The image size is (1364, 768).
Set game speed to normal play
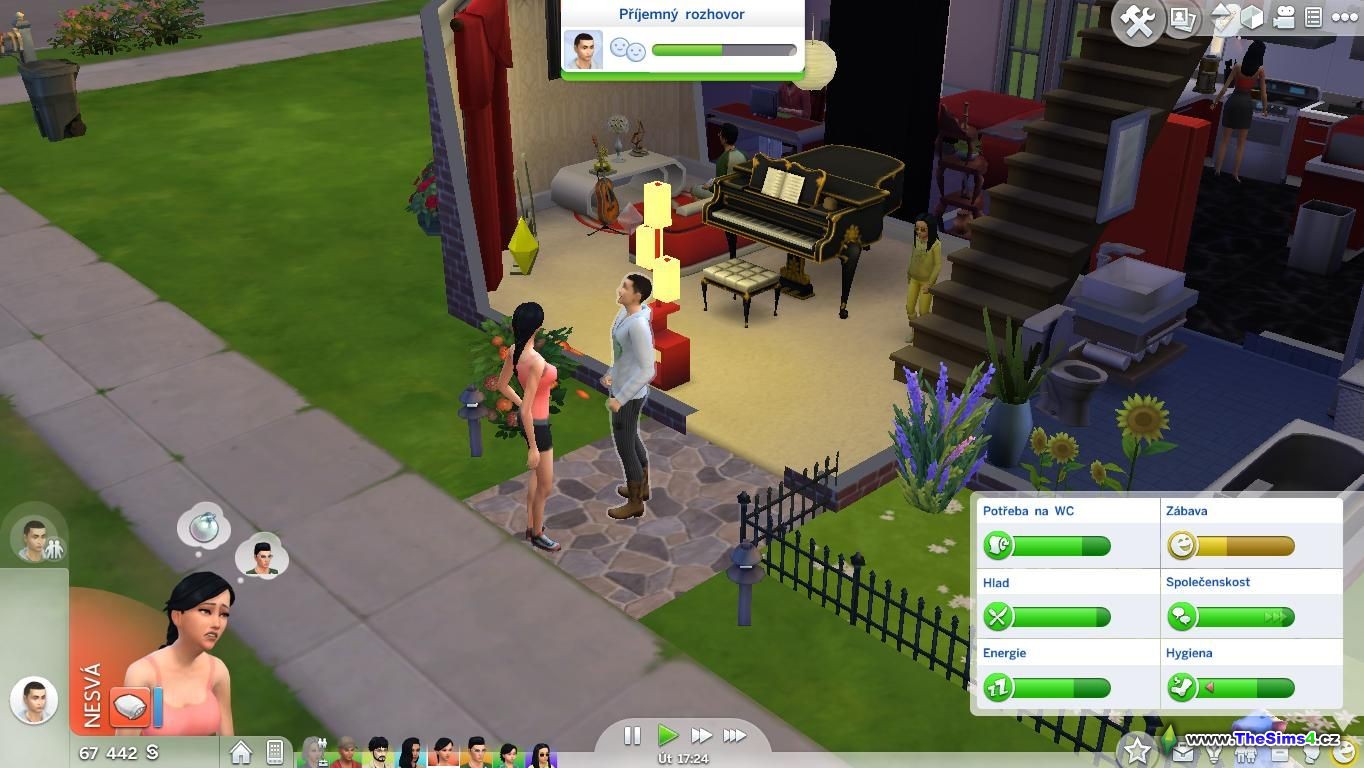click(667, 736)
